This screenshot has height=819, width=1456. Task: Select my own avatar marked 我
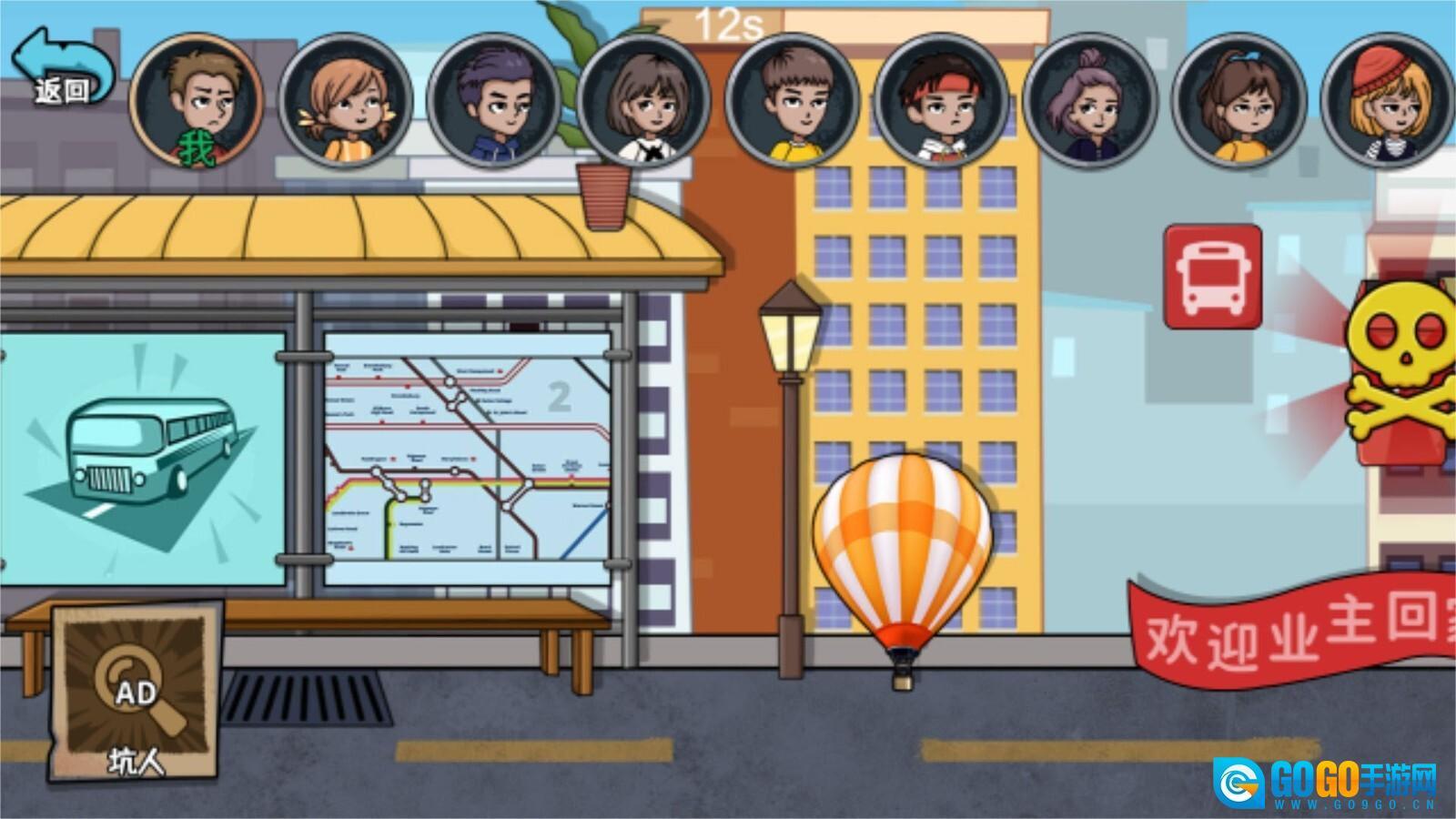pos(197,101)
